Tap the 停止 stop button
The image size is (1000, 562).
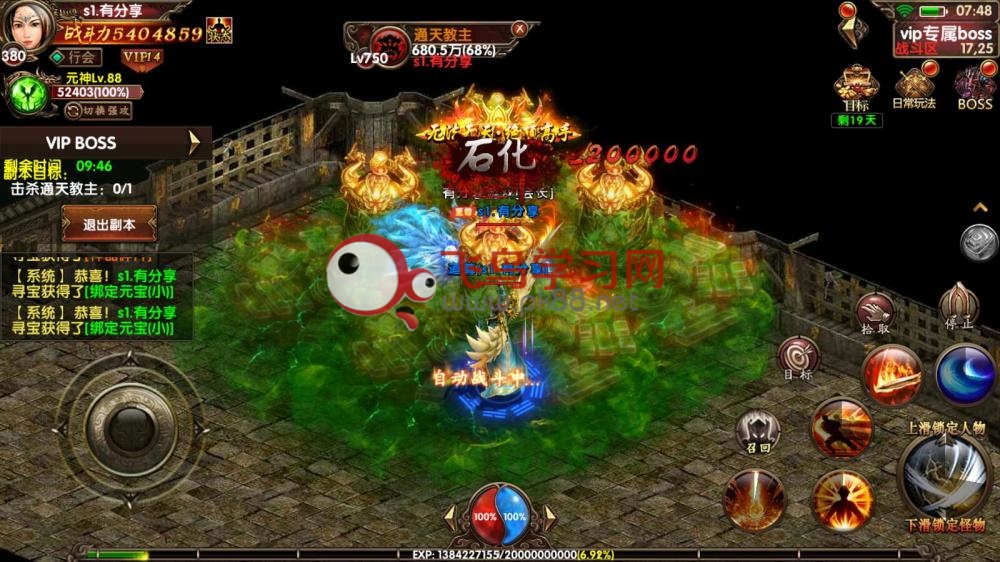pos(958,305)
